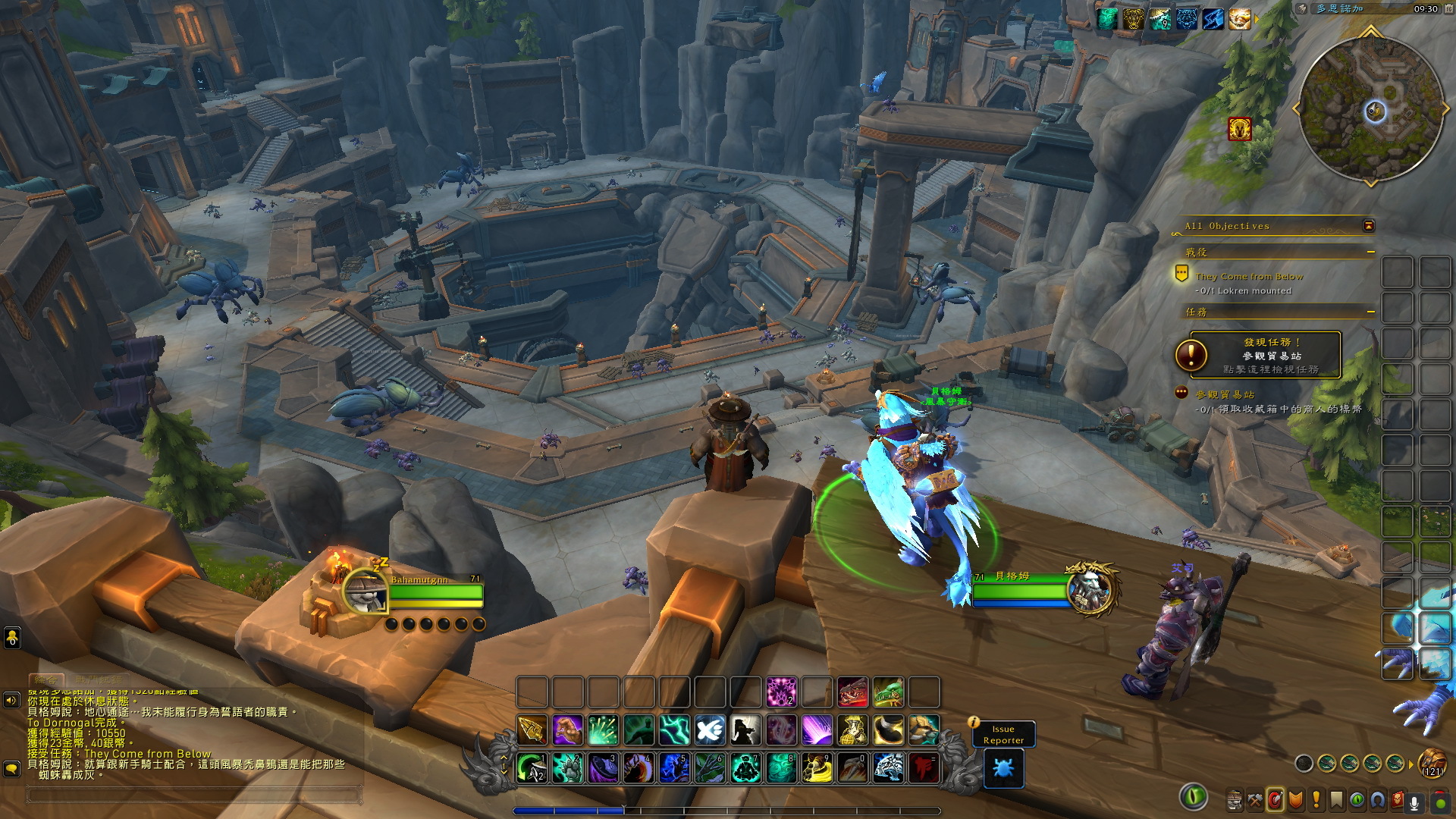Use the red dragon head ability
The height and width of the screenshot is (819, 1456).
(x=852, y=692)
